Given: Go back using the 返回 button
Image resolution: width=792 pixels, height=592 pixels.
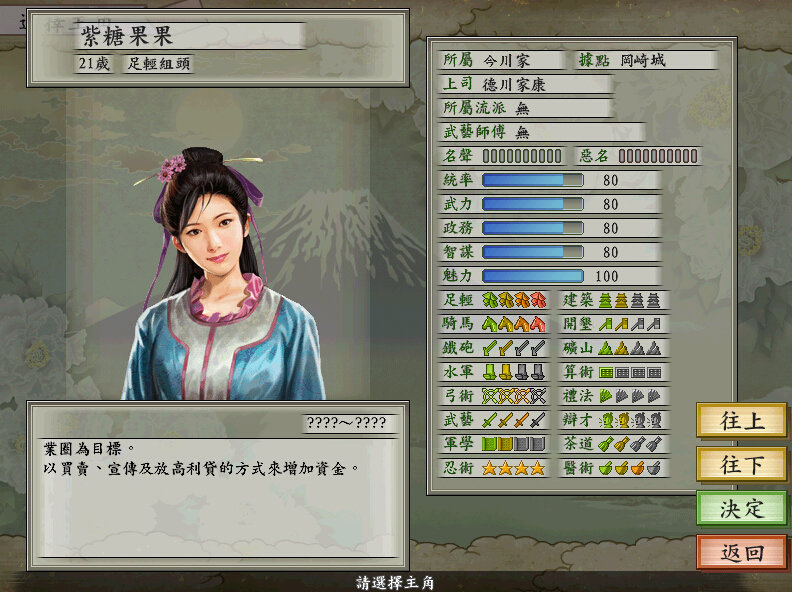Looking at the screenshot, I should (741, 552).
